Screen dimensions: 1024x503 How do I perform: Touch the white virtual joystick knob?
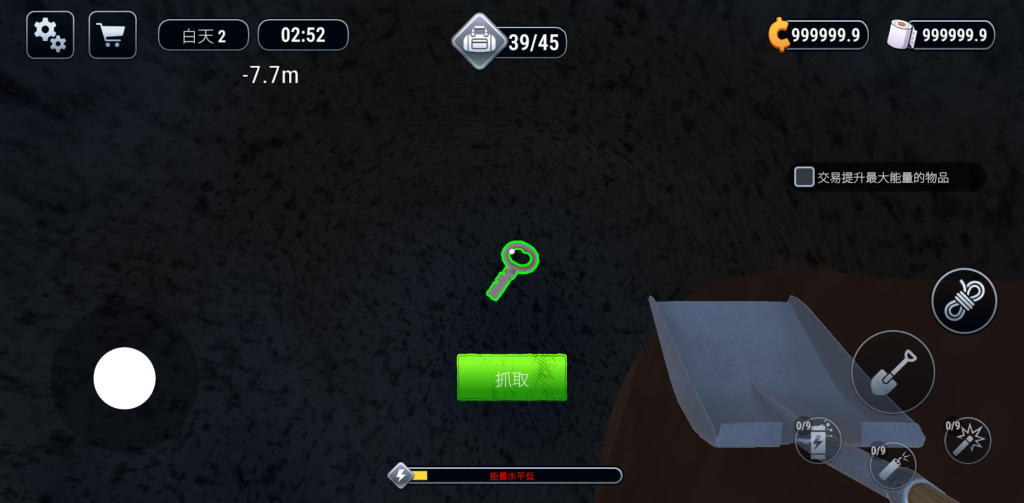click(x=124, y=378)
